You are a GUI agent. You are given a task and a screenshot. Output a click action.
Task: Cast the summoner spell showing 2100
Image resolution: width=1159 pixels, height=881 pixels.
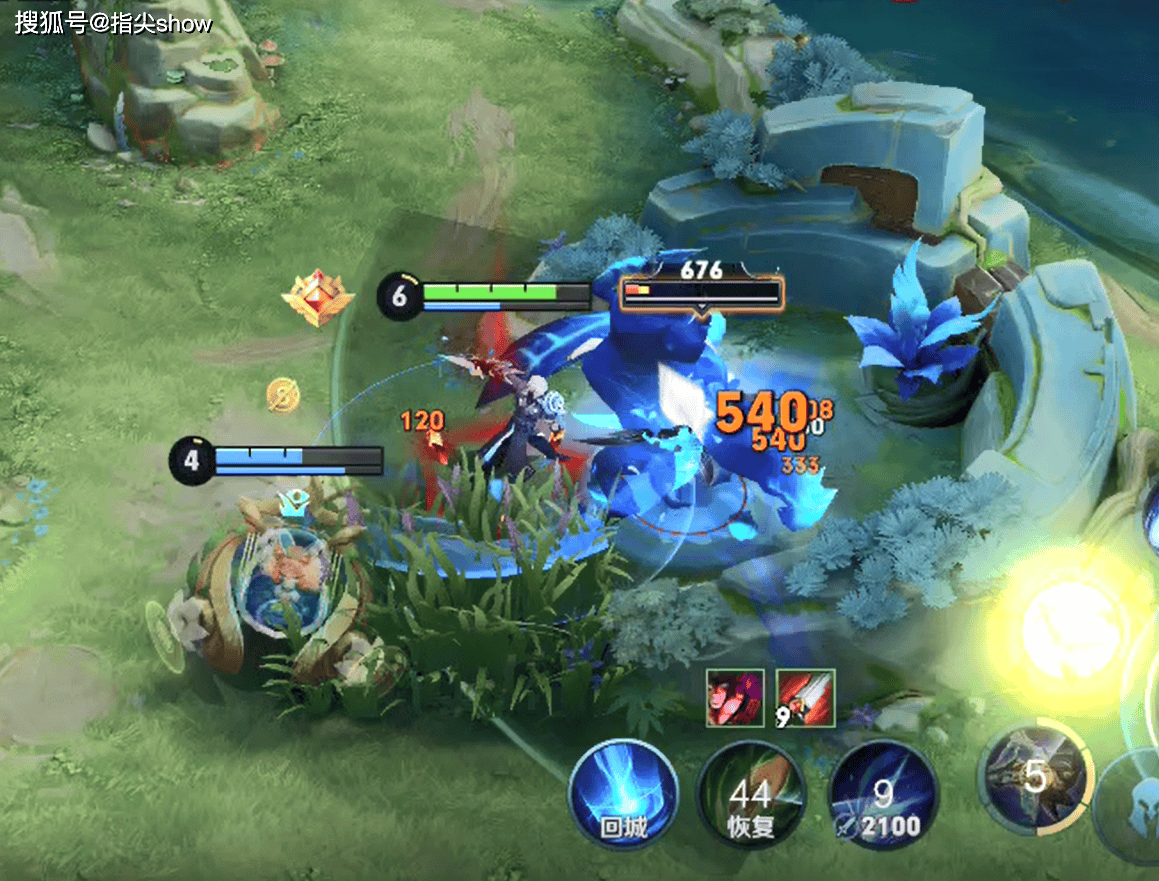click(x=883, y=796)
